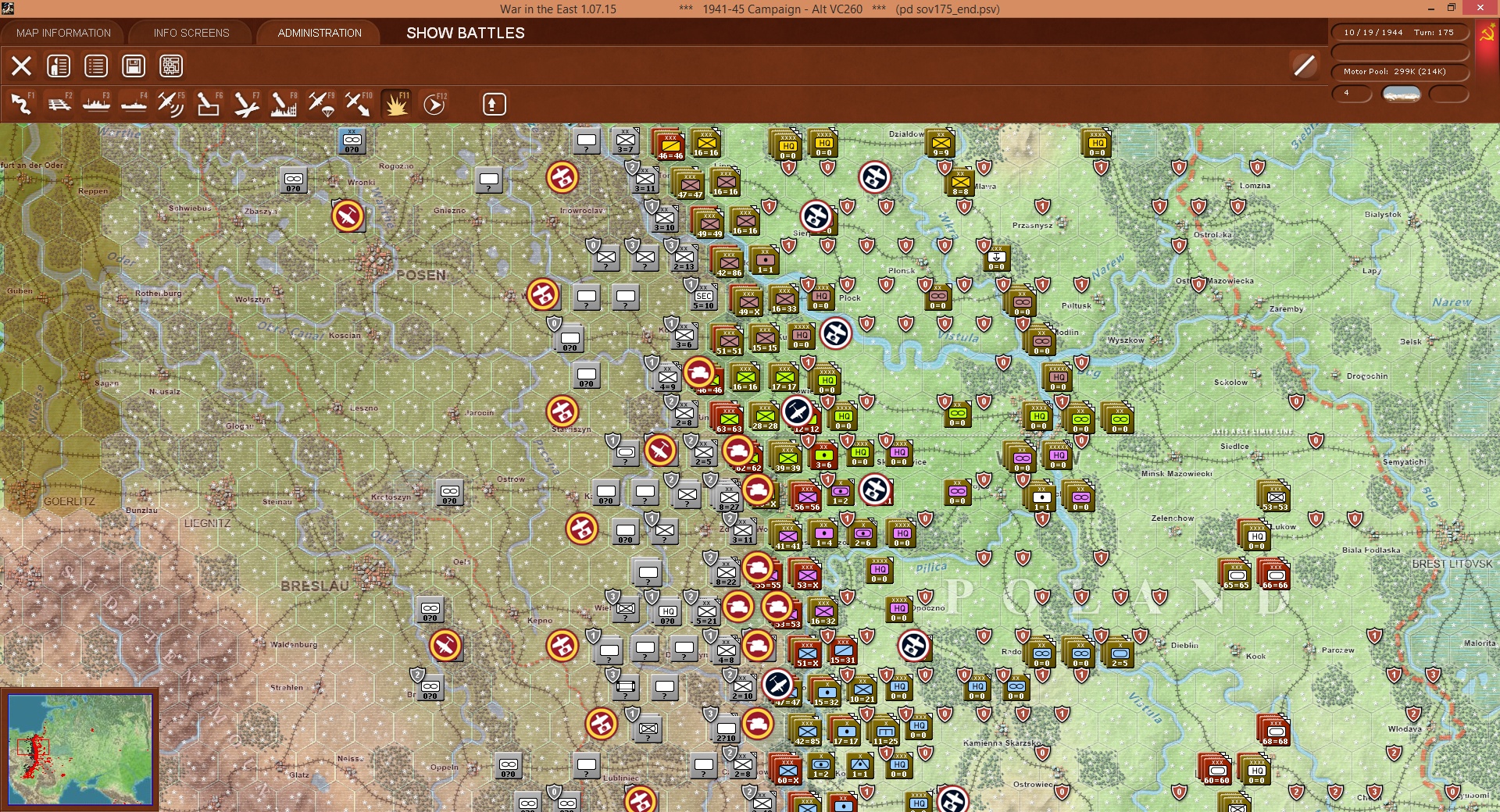Expand the up-arrow panel next to F12
The width and height of the screenshot is (1500, 812).
pyautogui.click(x=492, y=103)
